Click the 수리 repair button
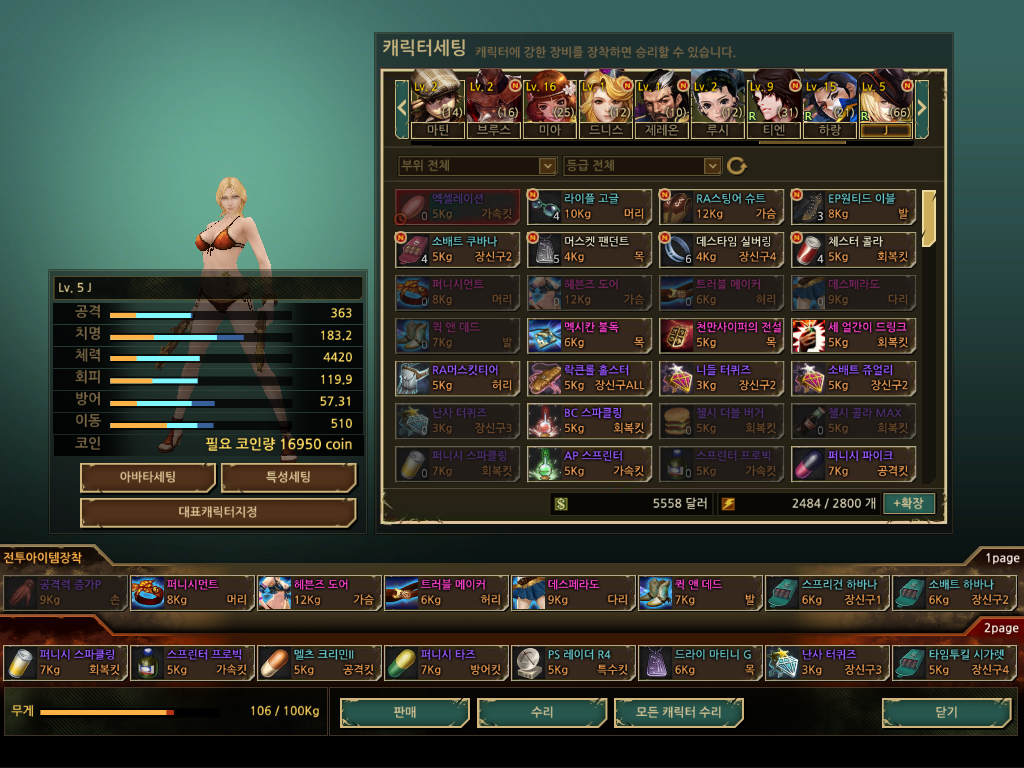The image size is (1024, 768). click(x=542, y=712)
